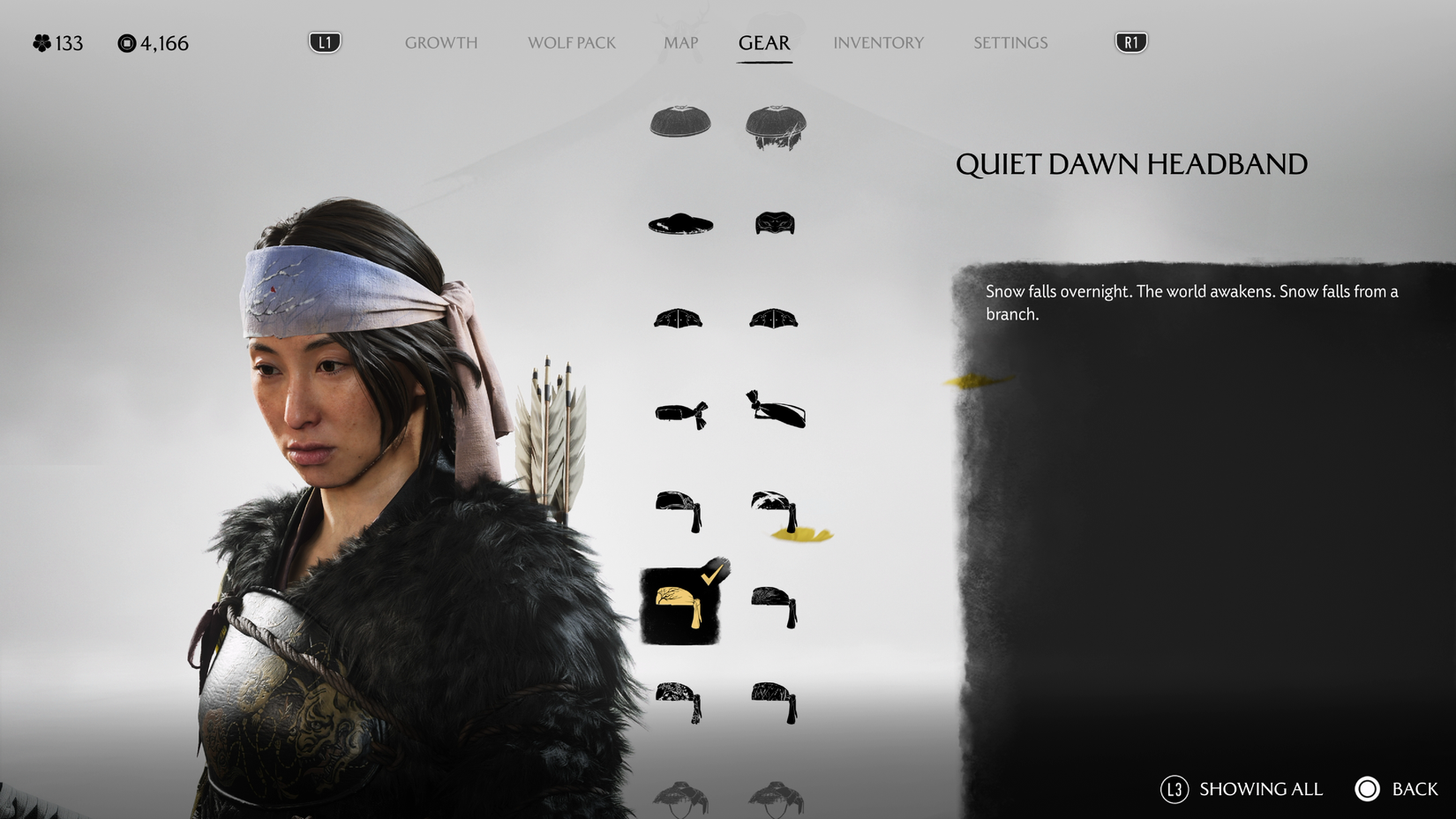Click the circle Back button icon
This screenshot has width=1456, height=819.
1366,789
